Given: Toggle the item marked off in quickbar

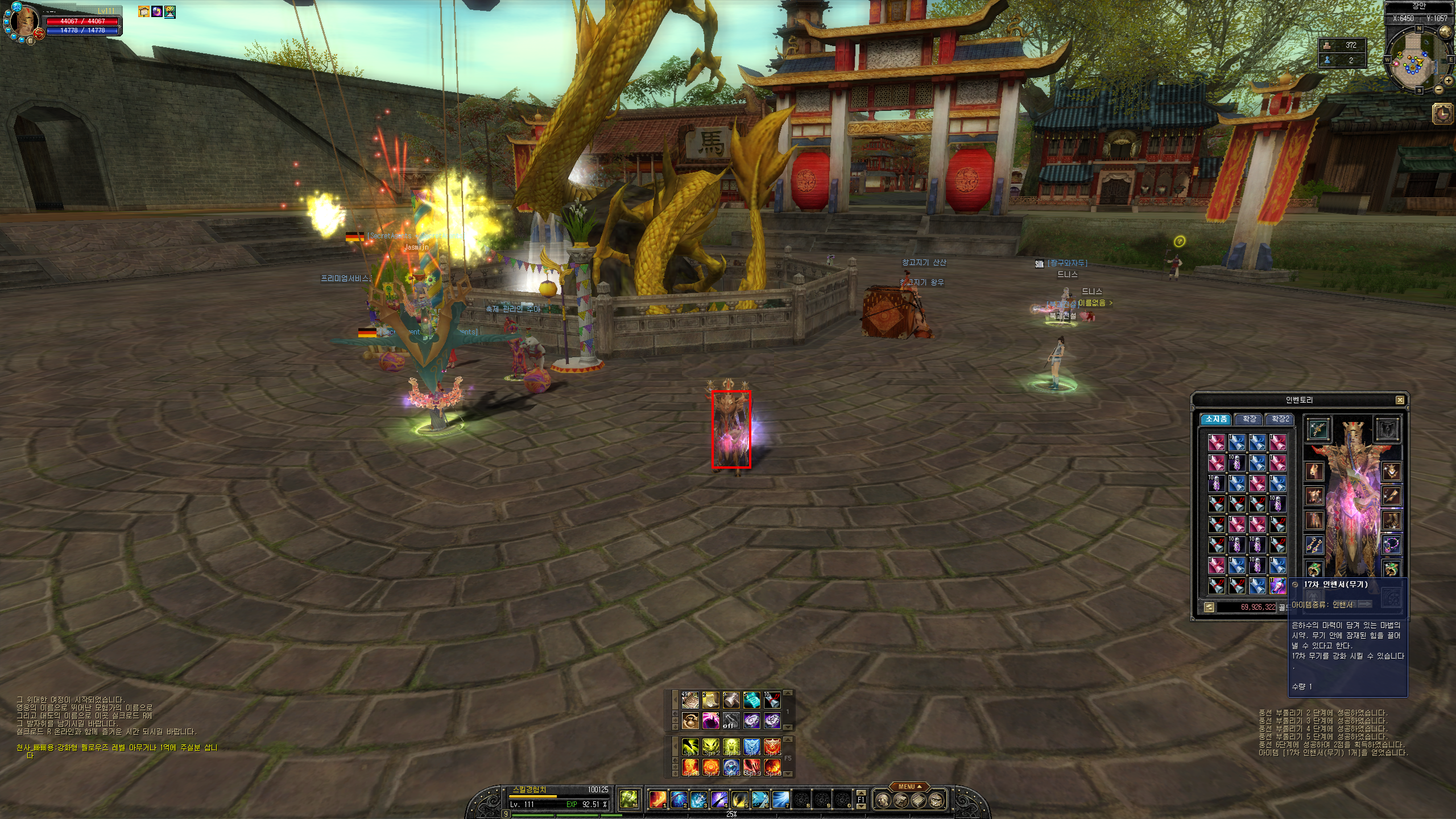Looking at the screenshot, I should [x=731, y=721].
